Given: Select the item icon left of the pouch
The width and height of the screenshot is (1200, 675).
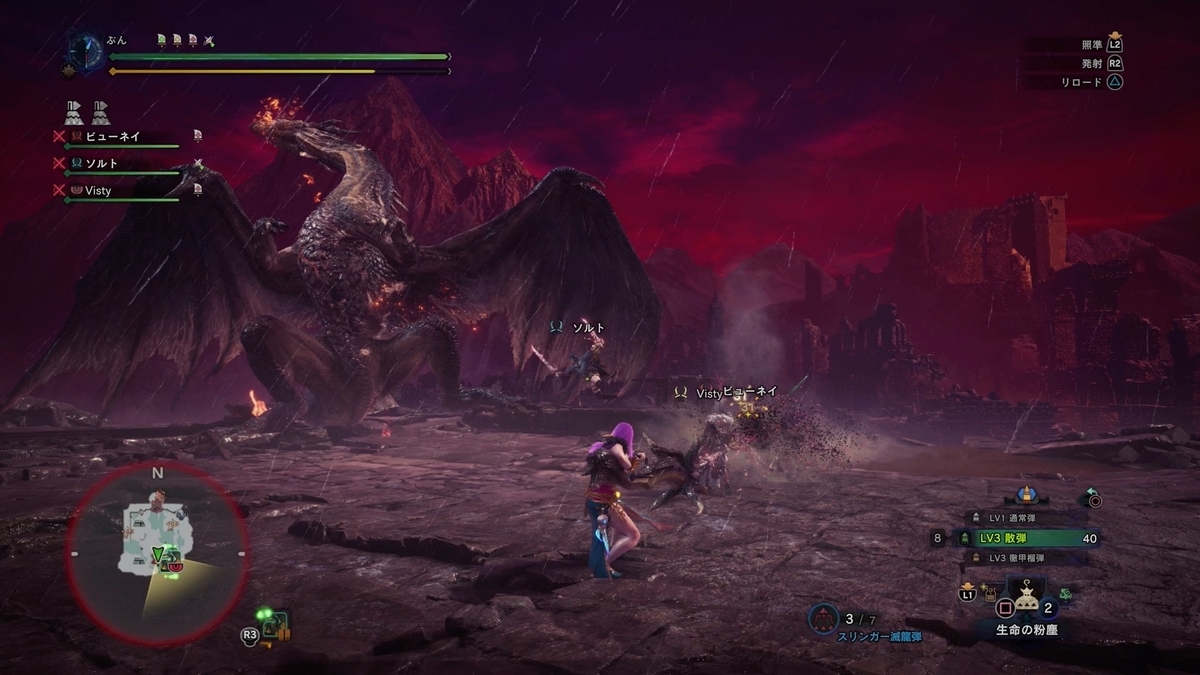Looking at the screenshot, I should 989,592.
